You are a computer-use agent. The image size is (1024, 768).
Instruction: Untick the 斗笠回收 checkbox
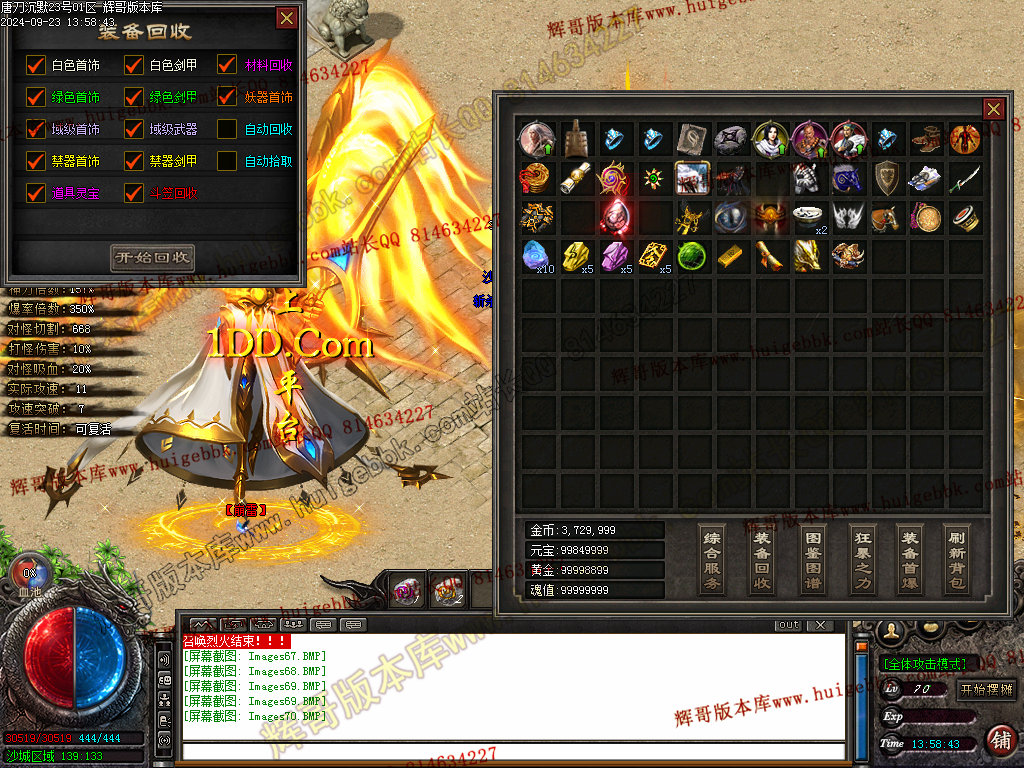point(133,193)
